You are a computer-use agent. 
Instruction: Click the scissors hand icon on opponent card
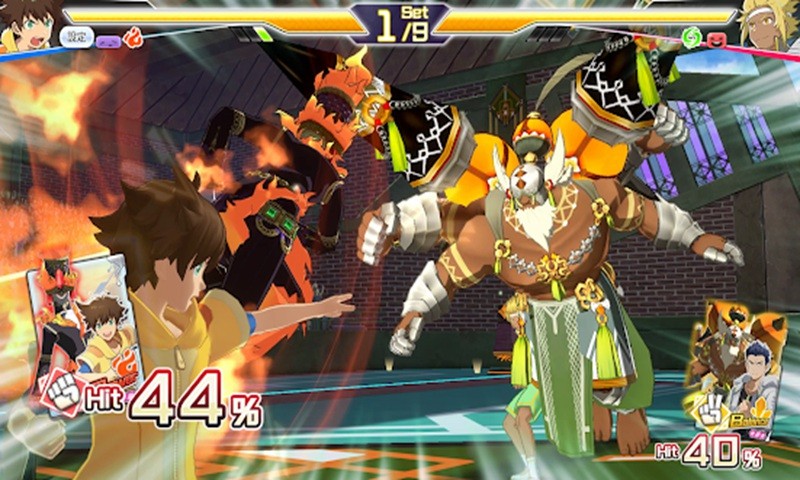(x=712, y=410)
